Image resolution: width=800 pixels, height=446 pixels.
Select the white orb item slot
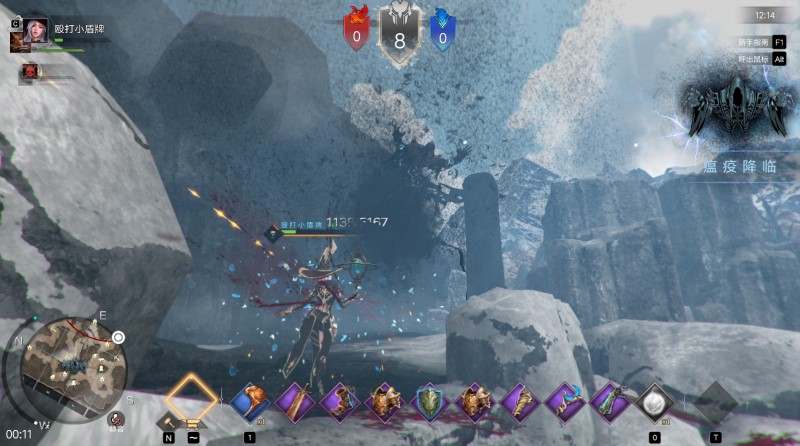(654, 402)
